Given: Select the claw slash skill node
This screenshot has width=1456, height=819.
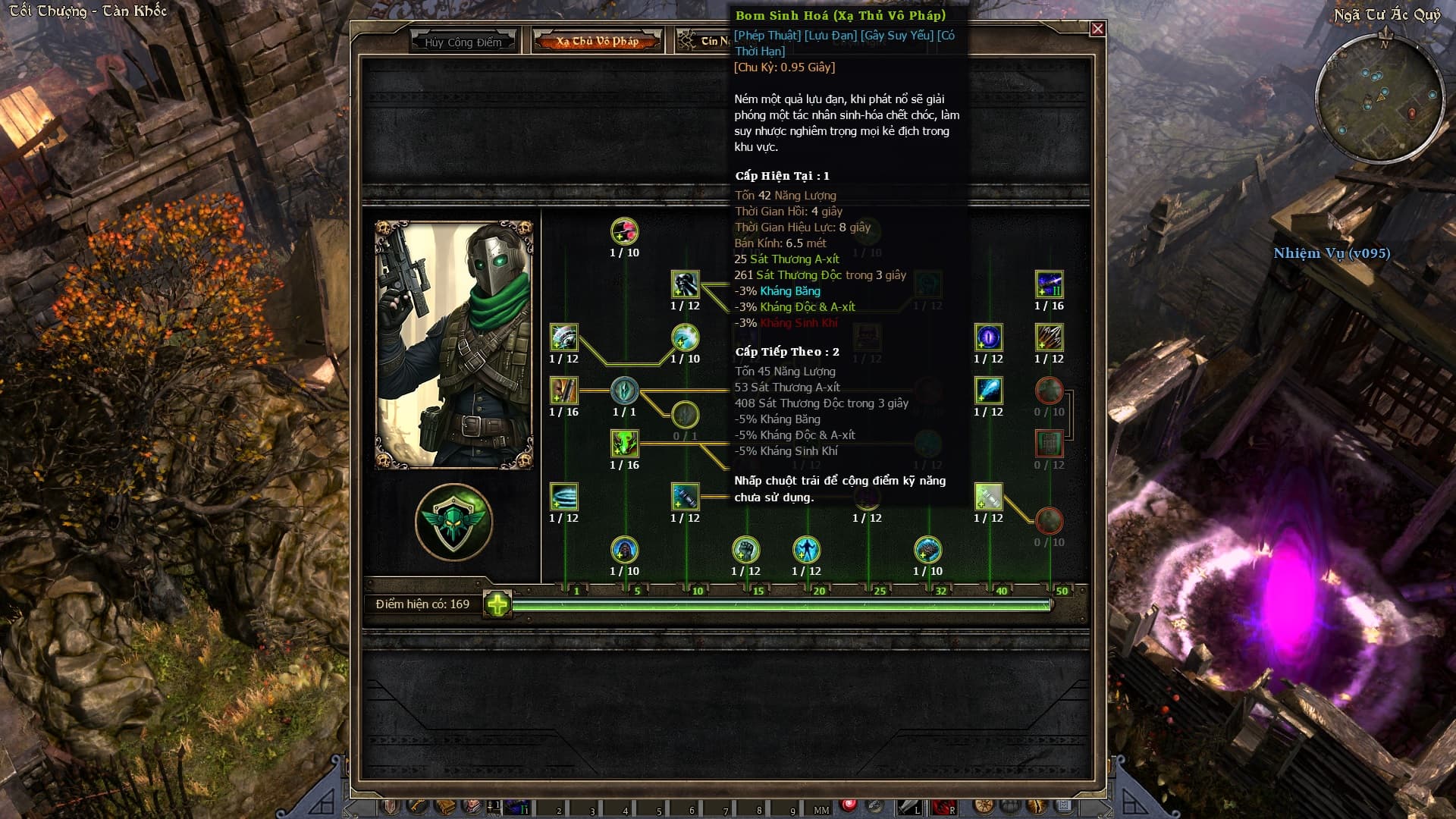Looking at the screenshot, I should [x=1049, y=337].
